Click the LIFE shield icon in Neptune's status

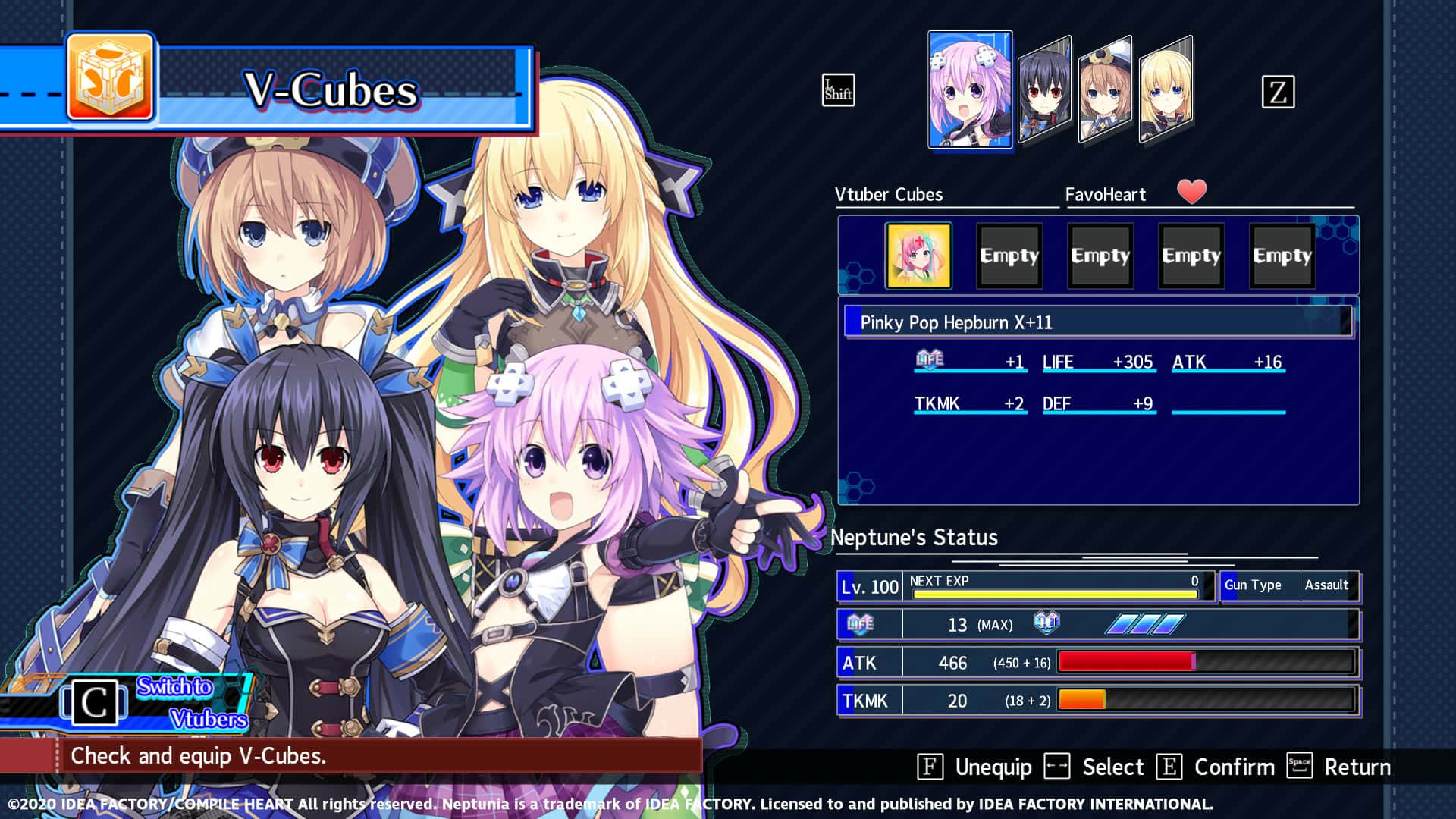[x=861, y=623]
